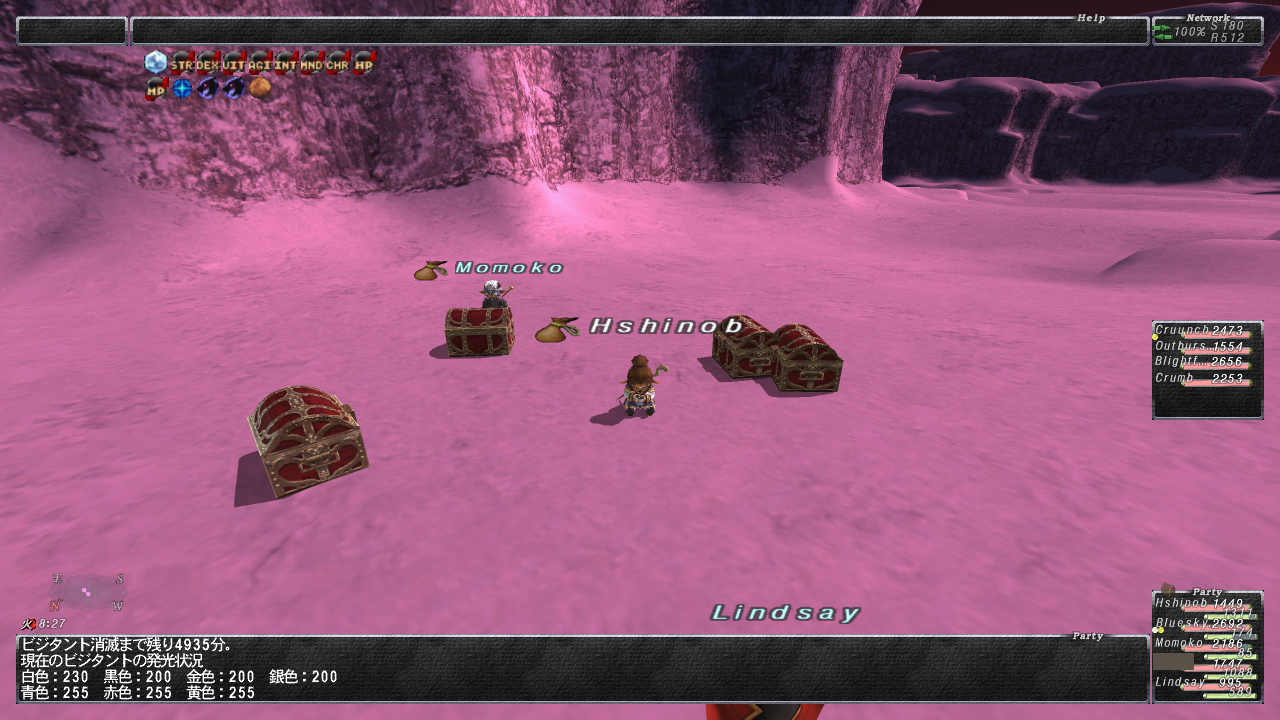Select the MND boost status icon
Image resolution: width=1280 pixels, height=720 pixels.
311,63
